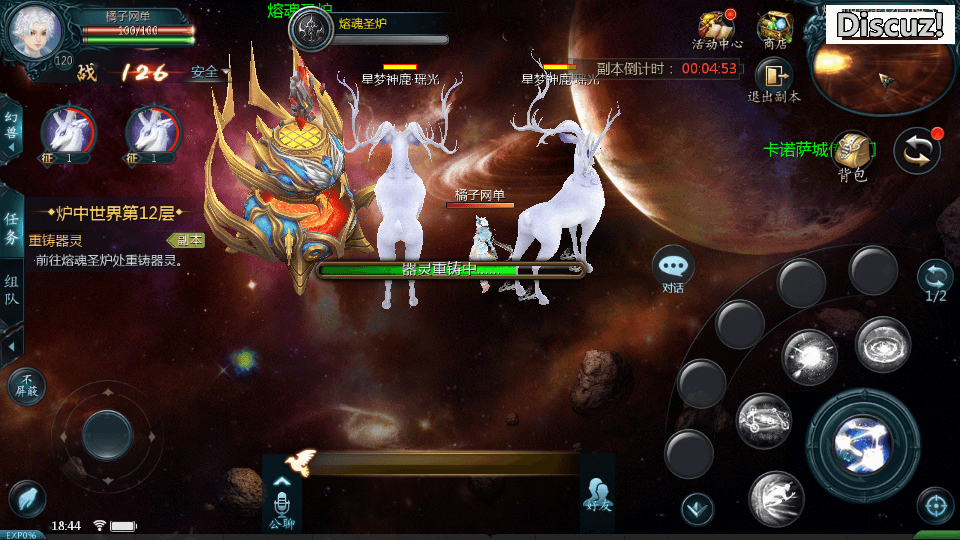The width and height of the screenshot is (960, 540).
Task: Tap the 对话 dialogue bubble button
Action: (673, 268)
